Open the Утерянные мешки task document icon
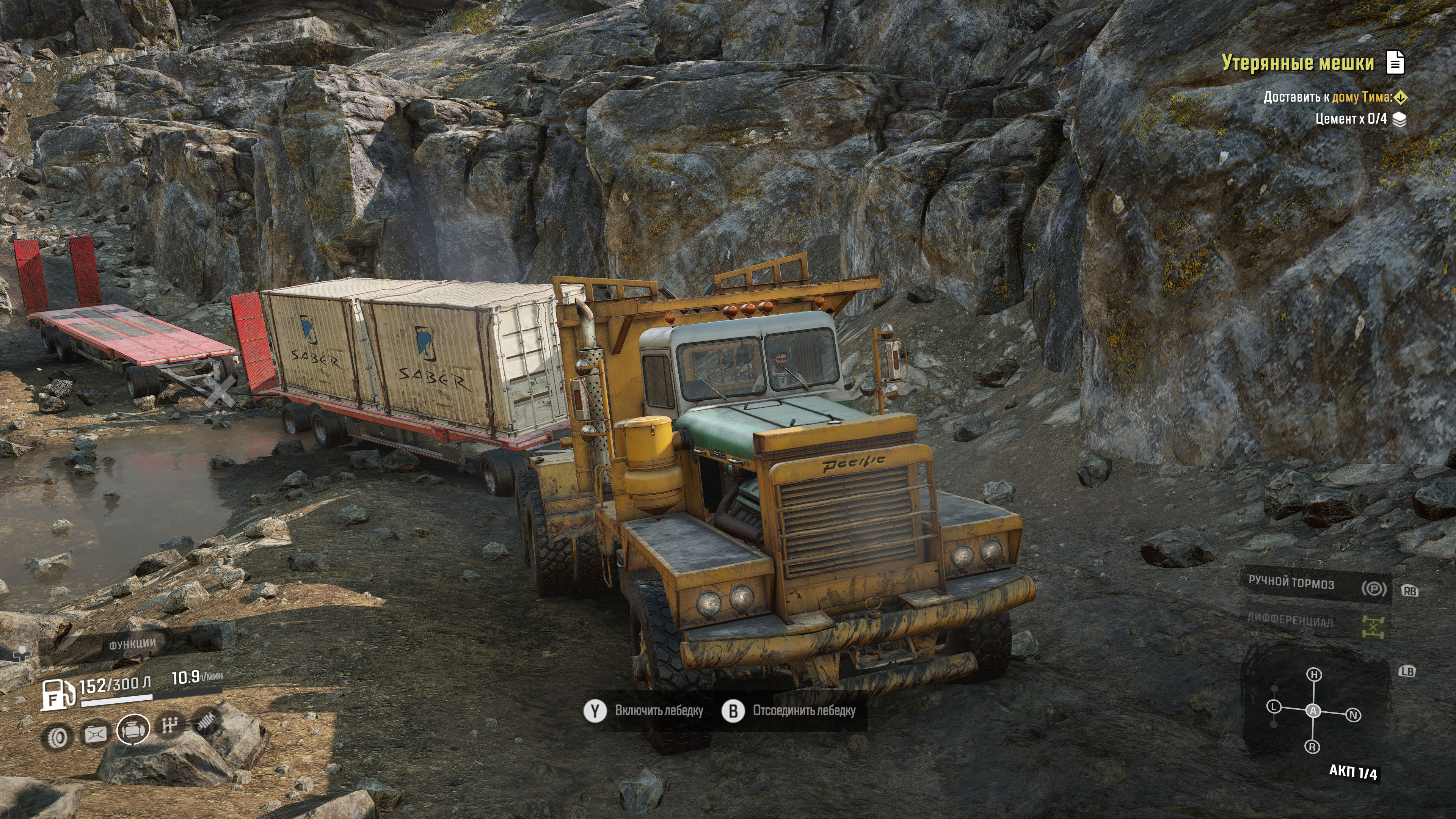1456x819 pixels. (x=1395, y=62)
